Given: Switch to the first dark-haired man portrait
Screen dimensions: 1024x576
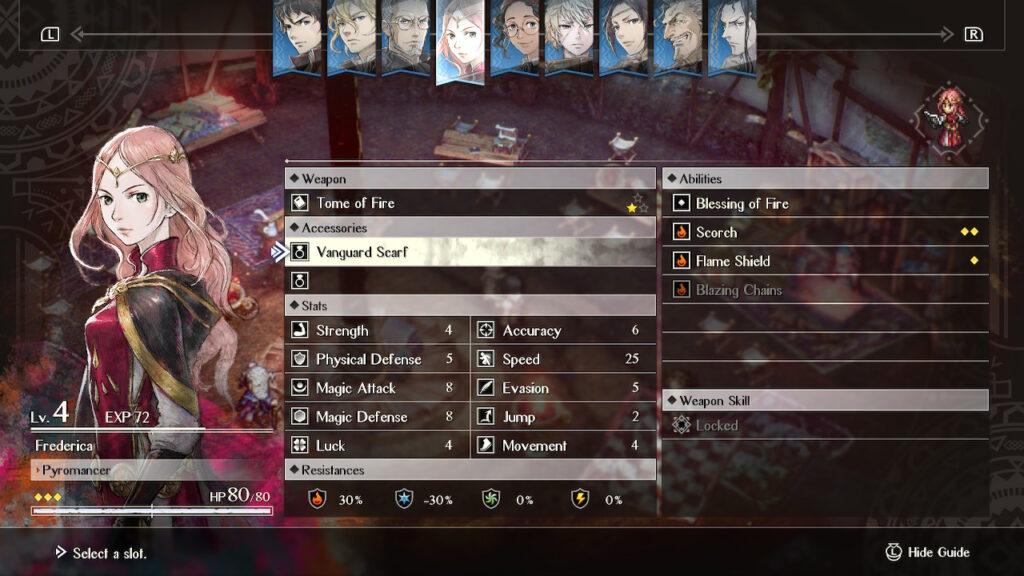Looking at the screenshot, I should coord(297,35).
